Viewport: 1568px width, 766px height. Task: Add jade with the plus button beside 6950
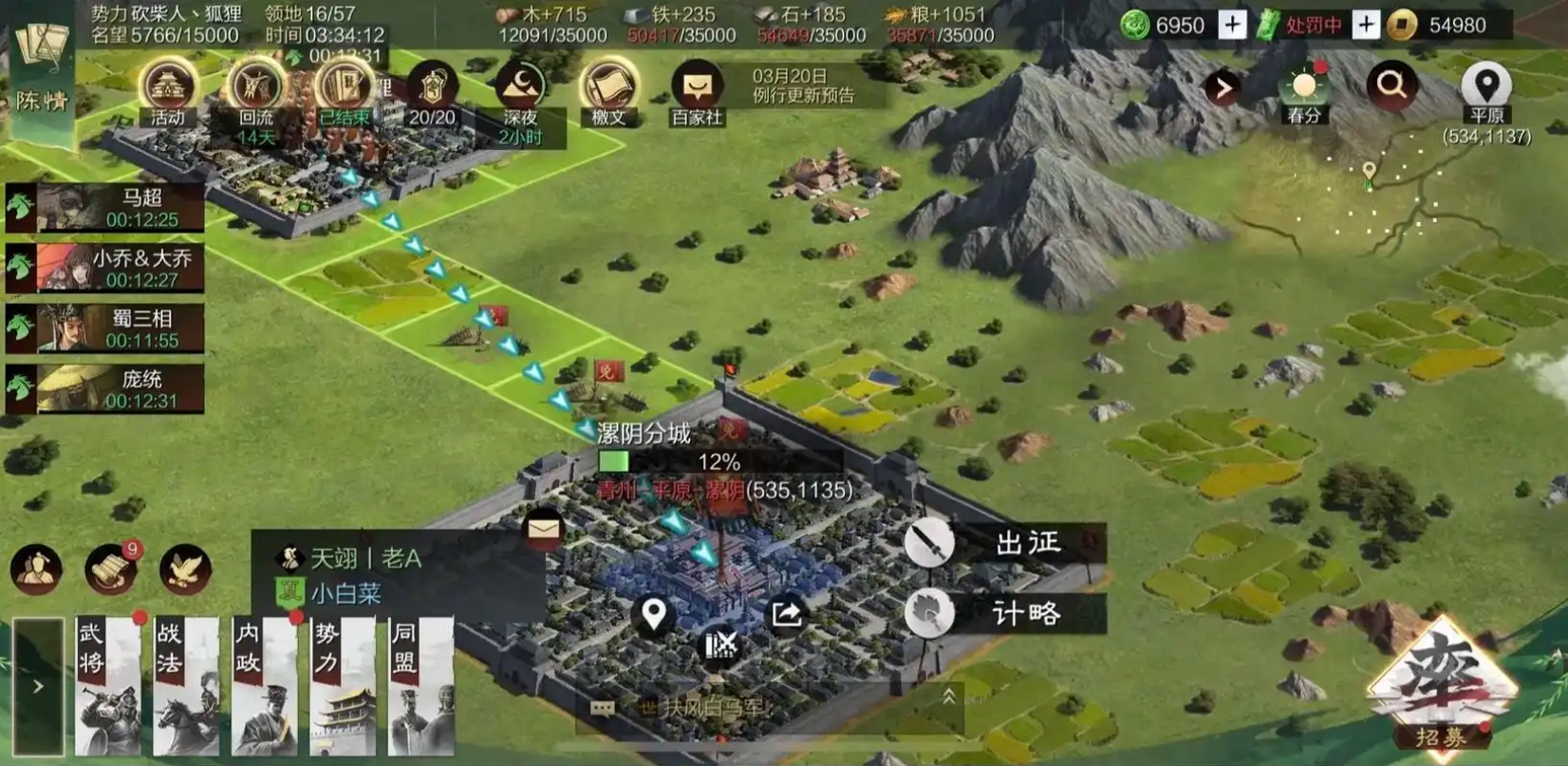[x=1232, y=25]
